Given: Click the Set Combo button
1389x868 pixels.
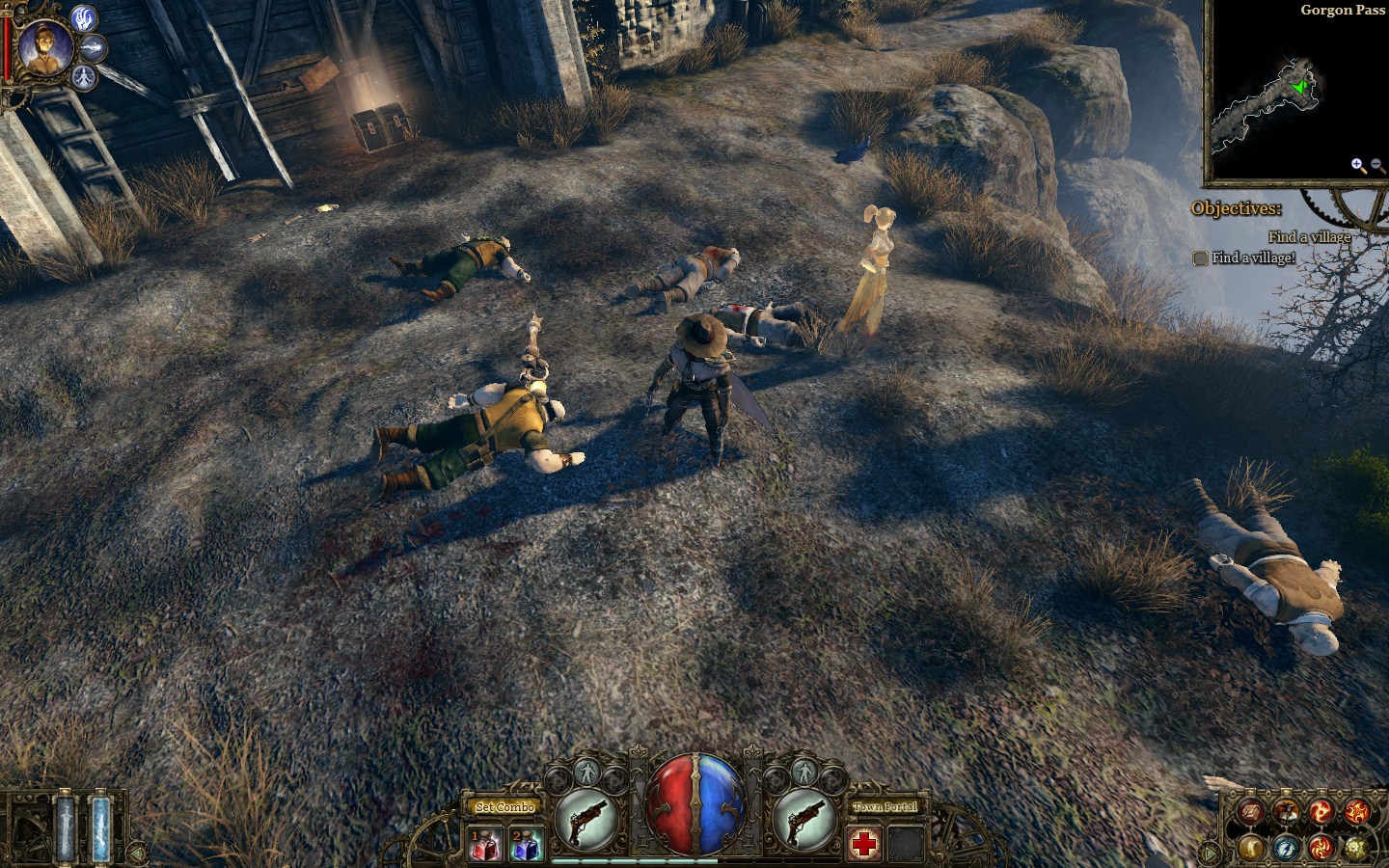Looking at the screenshot, I should (504, 806).
